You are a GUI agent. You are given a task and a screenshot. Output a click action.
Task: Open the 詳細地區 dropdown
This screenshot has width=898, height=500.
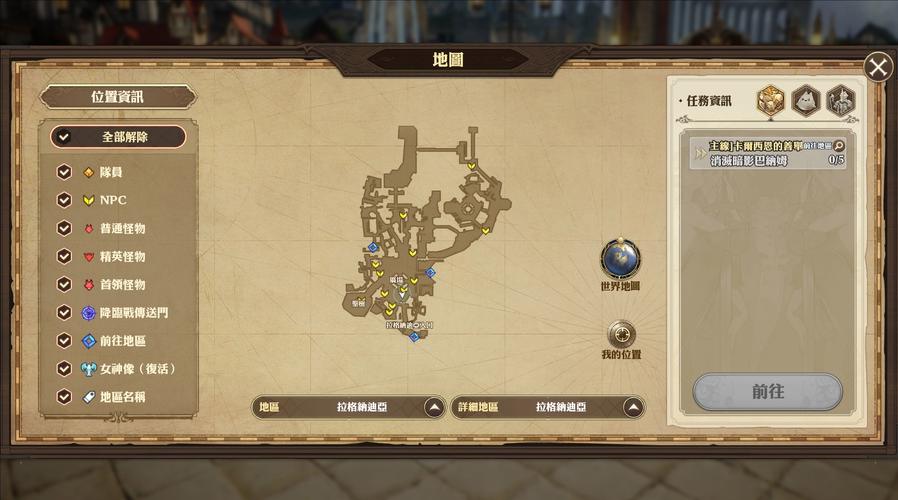click(633, 407)
